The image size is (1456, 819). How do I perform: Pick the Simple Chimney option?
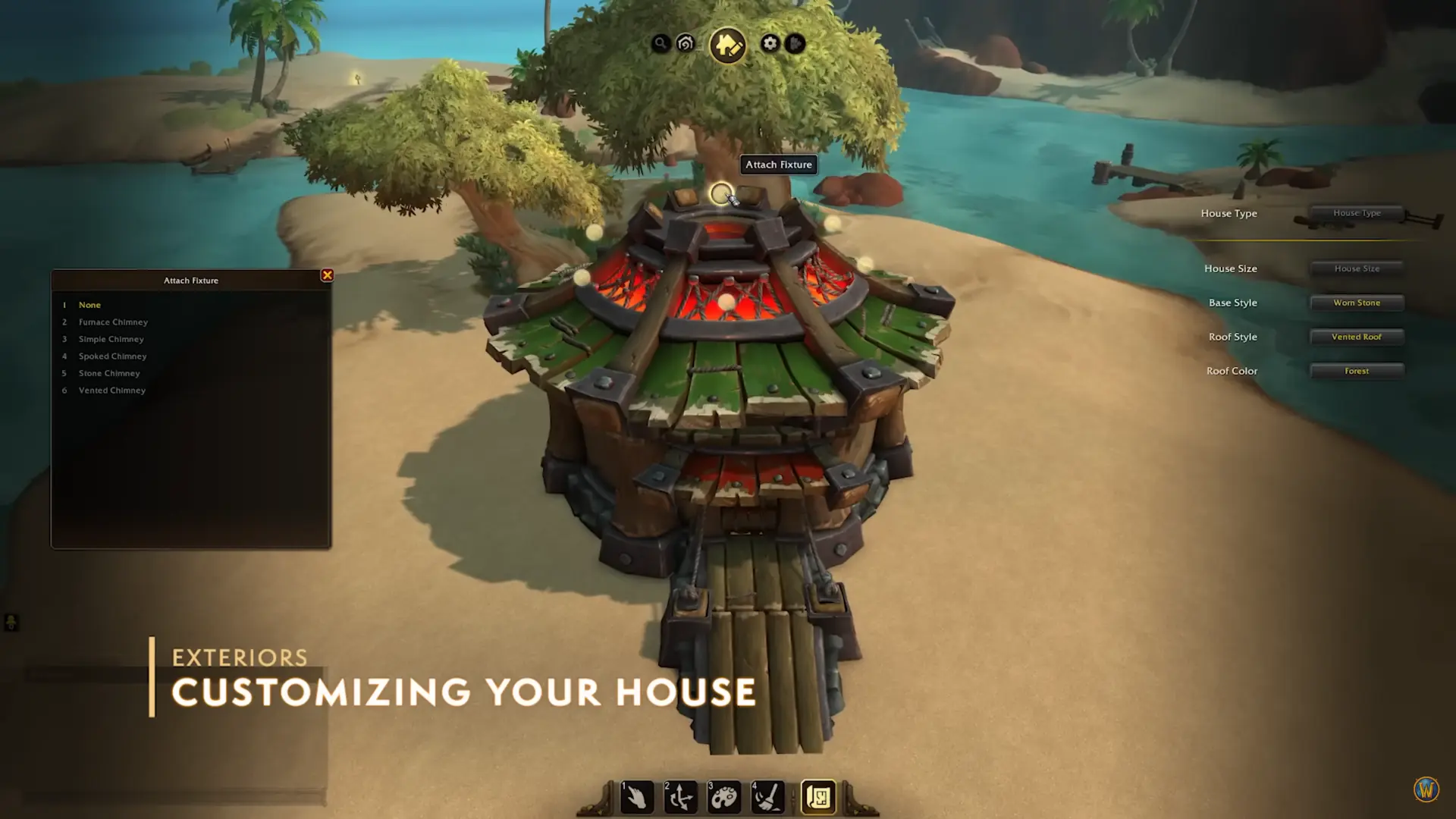click(x=111, y=339)
